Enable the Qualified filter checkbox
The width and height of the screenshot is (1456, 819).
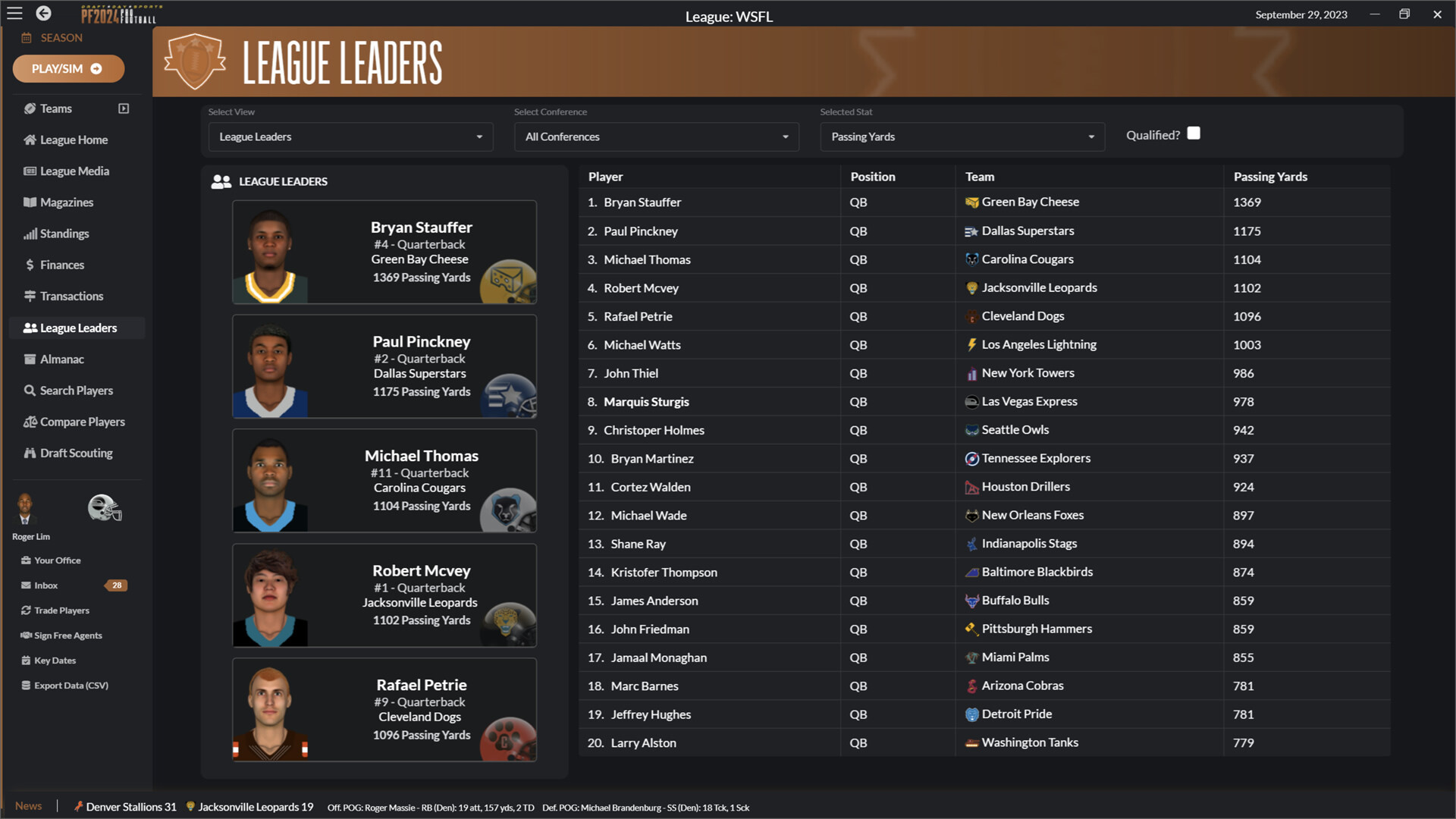click(1194, 133)
